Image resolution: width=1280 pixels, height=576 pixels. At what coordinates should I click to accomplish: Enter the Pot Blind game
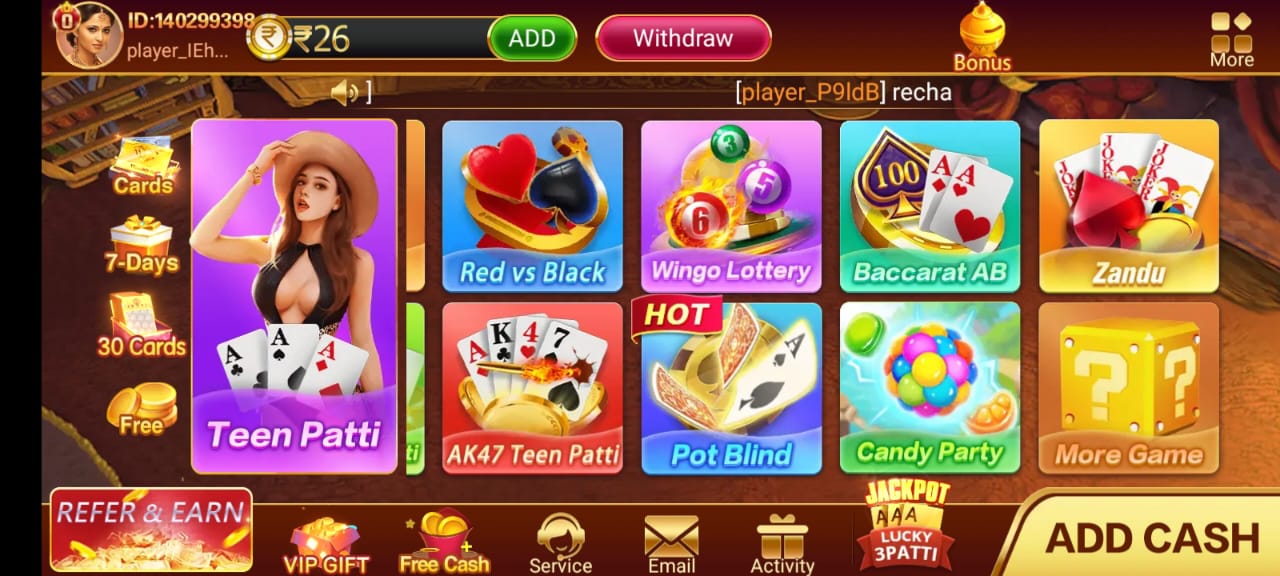[x=731, y=388]
